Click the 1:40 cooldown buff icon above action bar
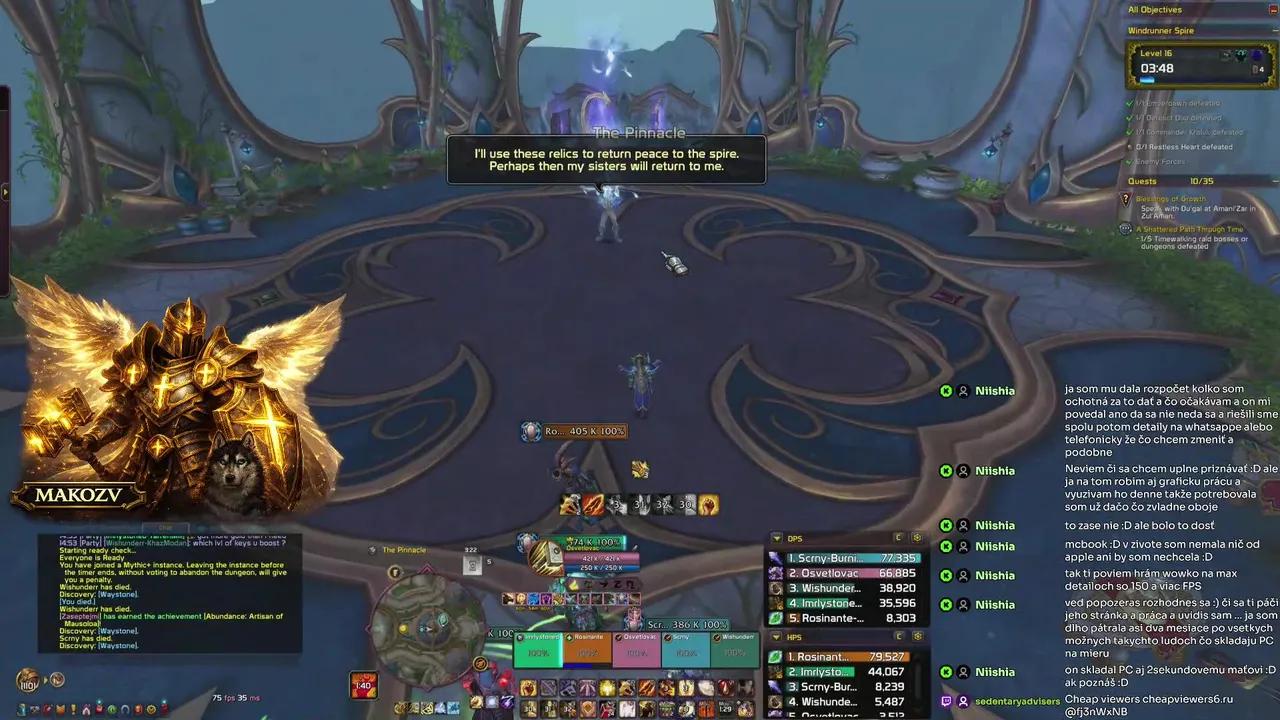 tap(365, 686)
